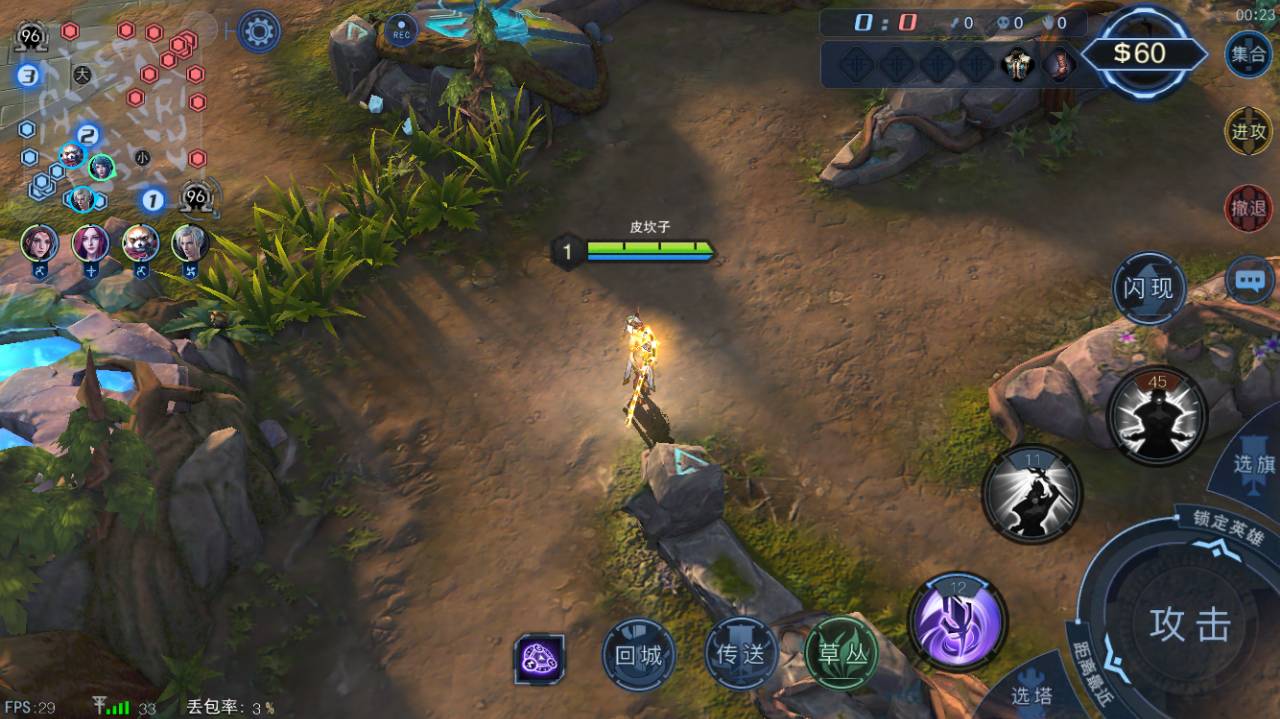Use the 草丛 bush skill

tap(841, 654)
